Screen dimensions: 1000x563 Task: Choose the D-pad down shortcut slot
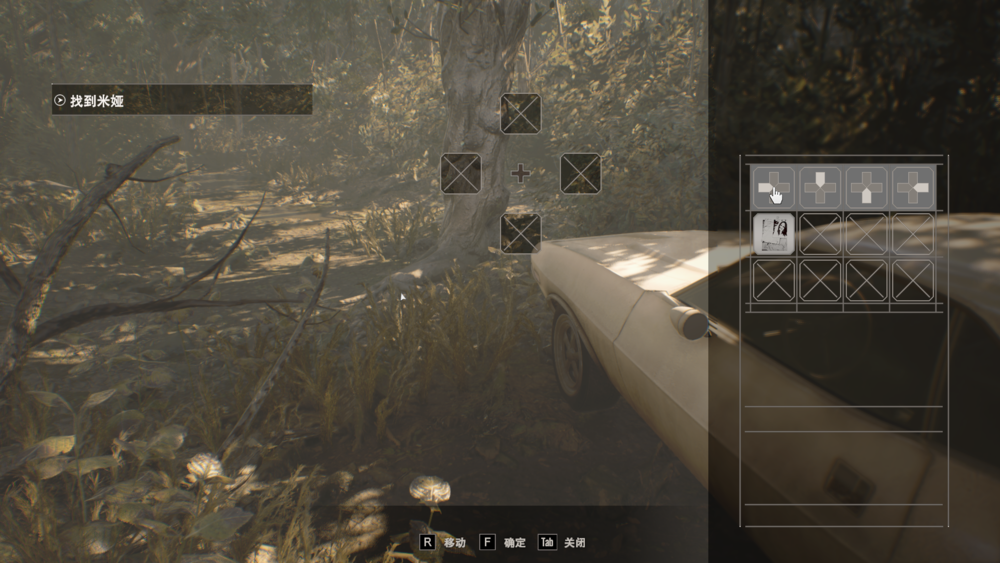(x=520, y=233)
